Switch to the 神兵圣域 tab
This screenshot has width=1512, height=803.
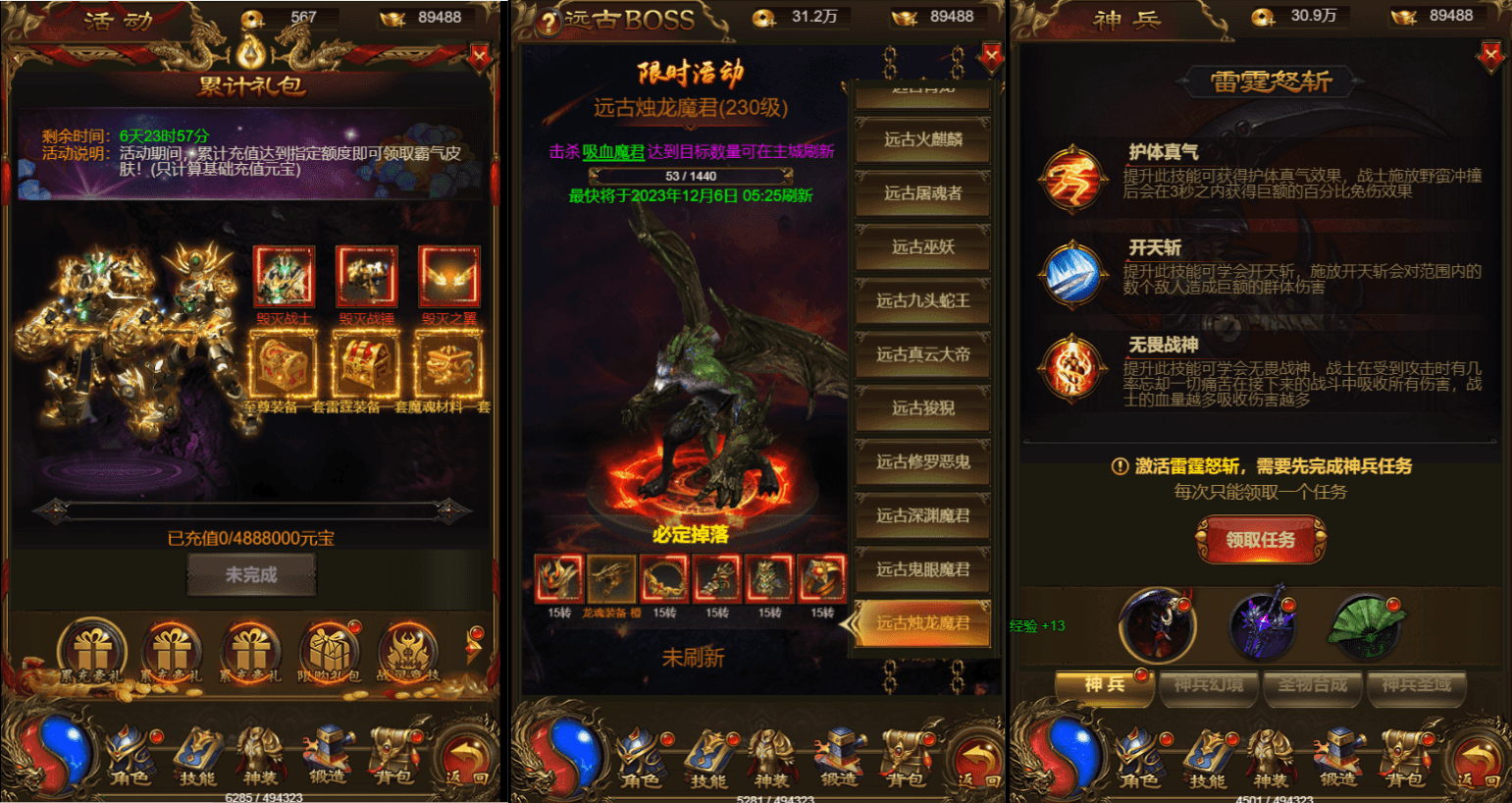(x=1416, y=688)
